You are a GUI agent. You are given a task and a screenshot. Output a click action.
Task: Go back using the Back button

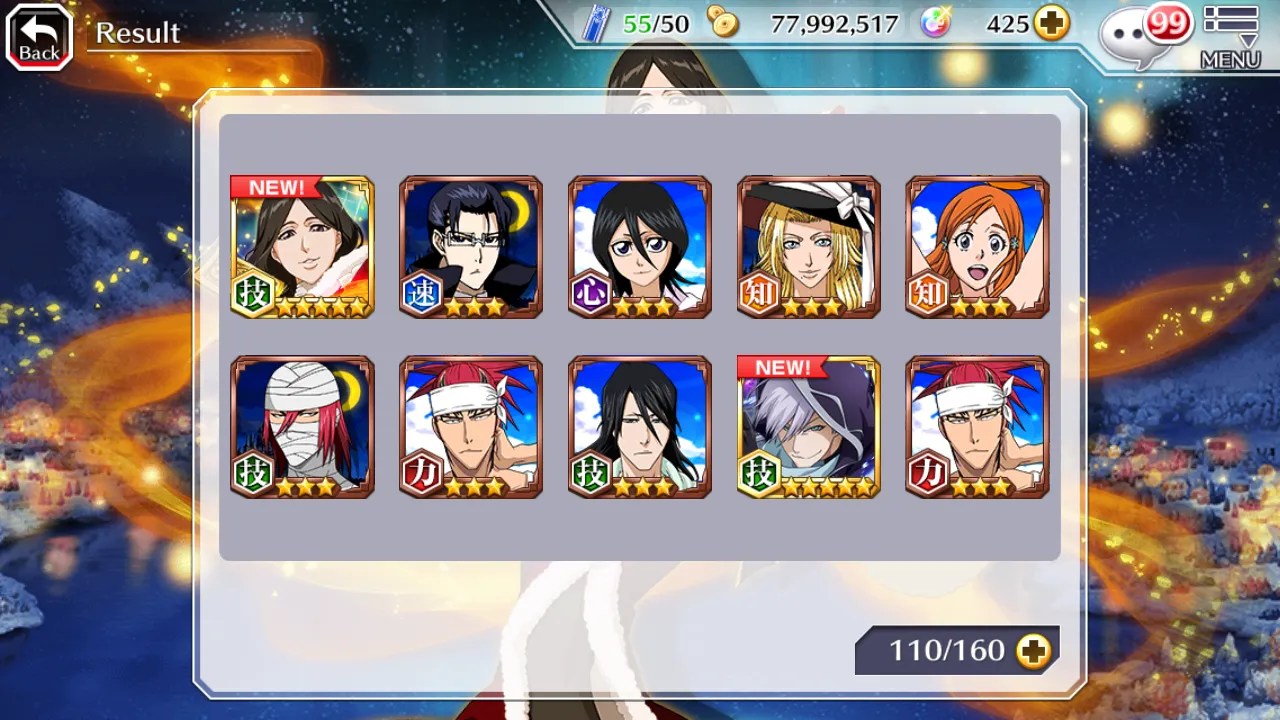click(x=39, y=38)
